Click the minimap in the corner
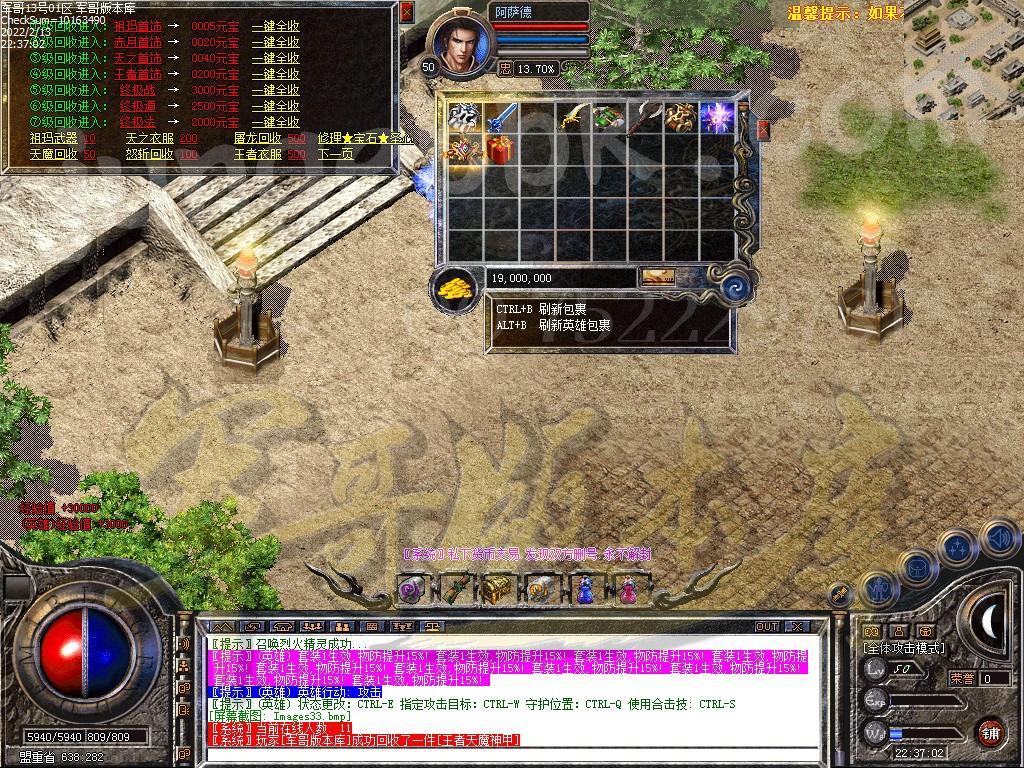Screen dimensions: 1024x768 click(x=964, y=62)
